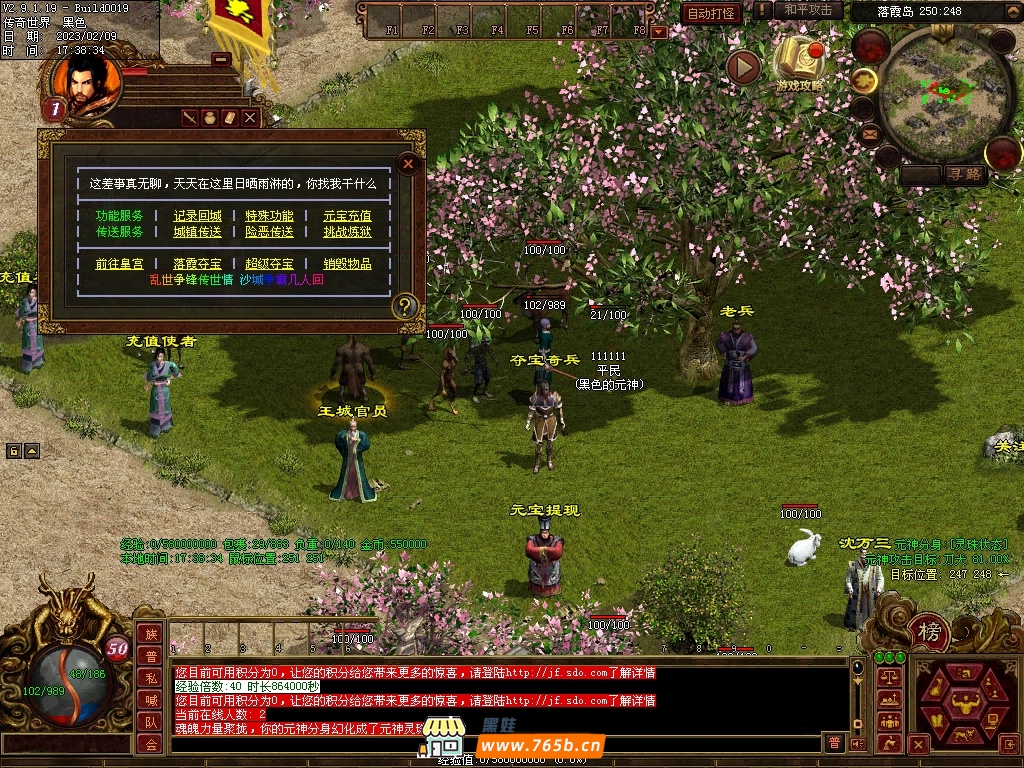Click the 寻路 pathfinding button
Screen dimensions: 1024x768
click(x=965, y=175)
